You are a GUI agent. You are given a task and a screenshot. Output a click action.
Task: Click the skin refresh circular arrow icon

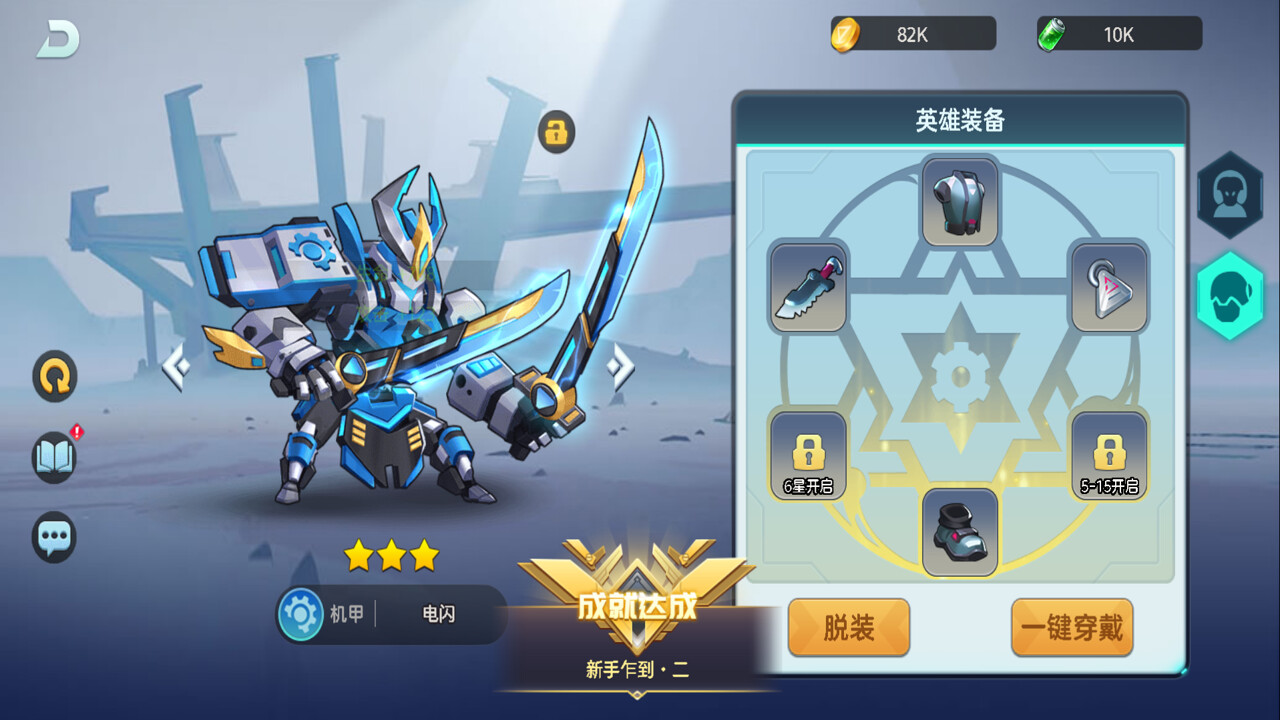coord(54,377)
